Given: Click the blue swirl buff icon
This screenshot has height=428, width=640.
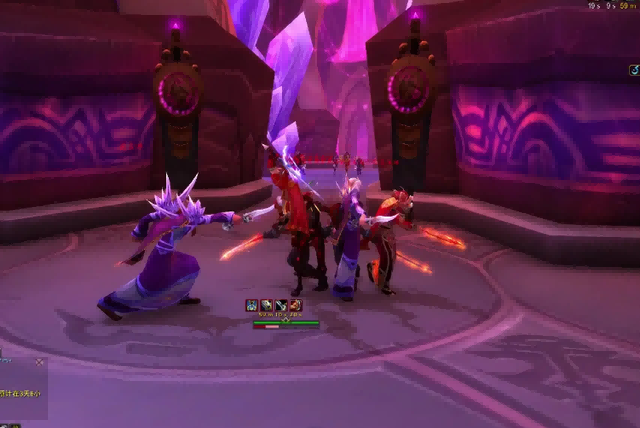Looking at the screenshot, I should [x=634, y=70].
